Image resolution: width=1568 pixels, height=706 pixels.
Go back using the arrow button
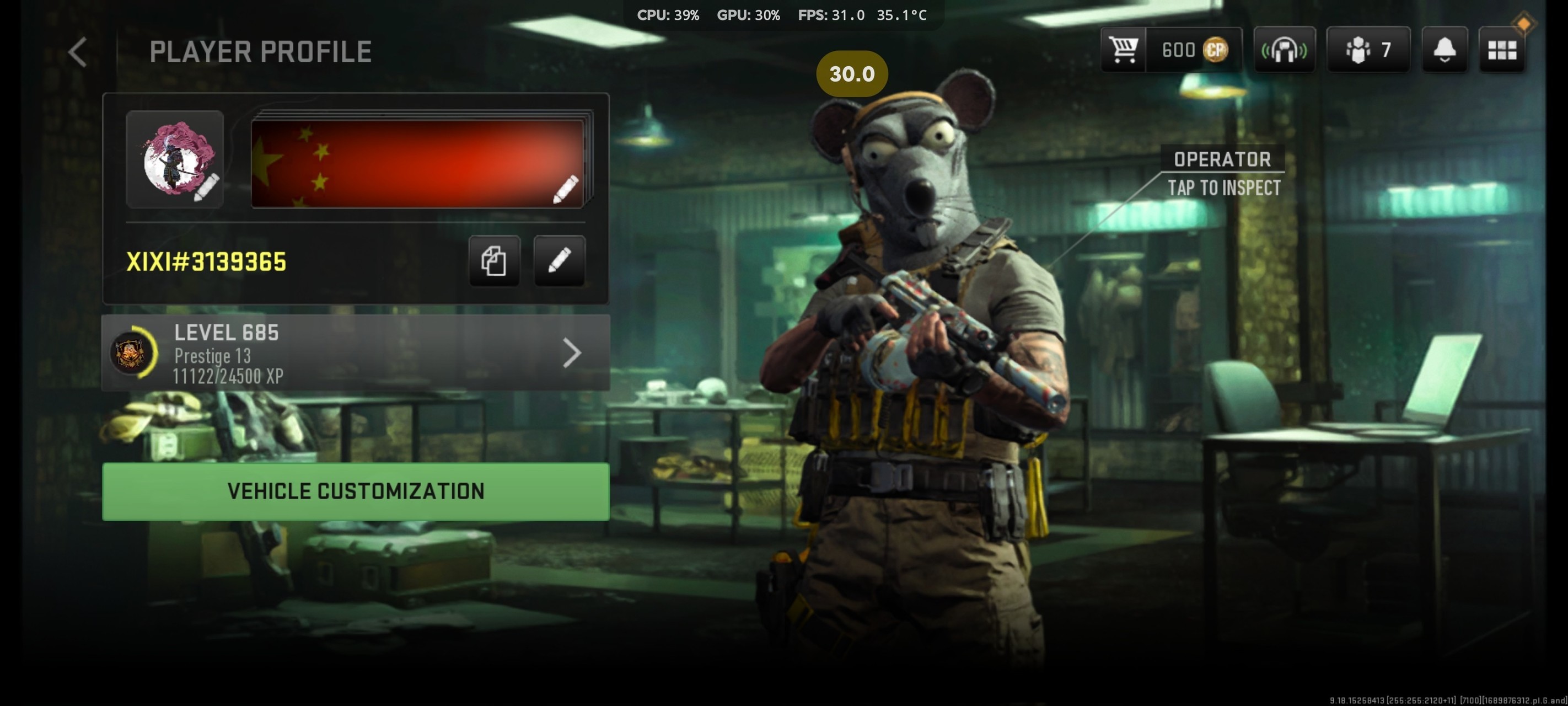[78, 52]
